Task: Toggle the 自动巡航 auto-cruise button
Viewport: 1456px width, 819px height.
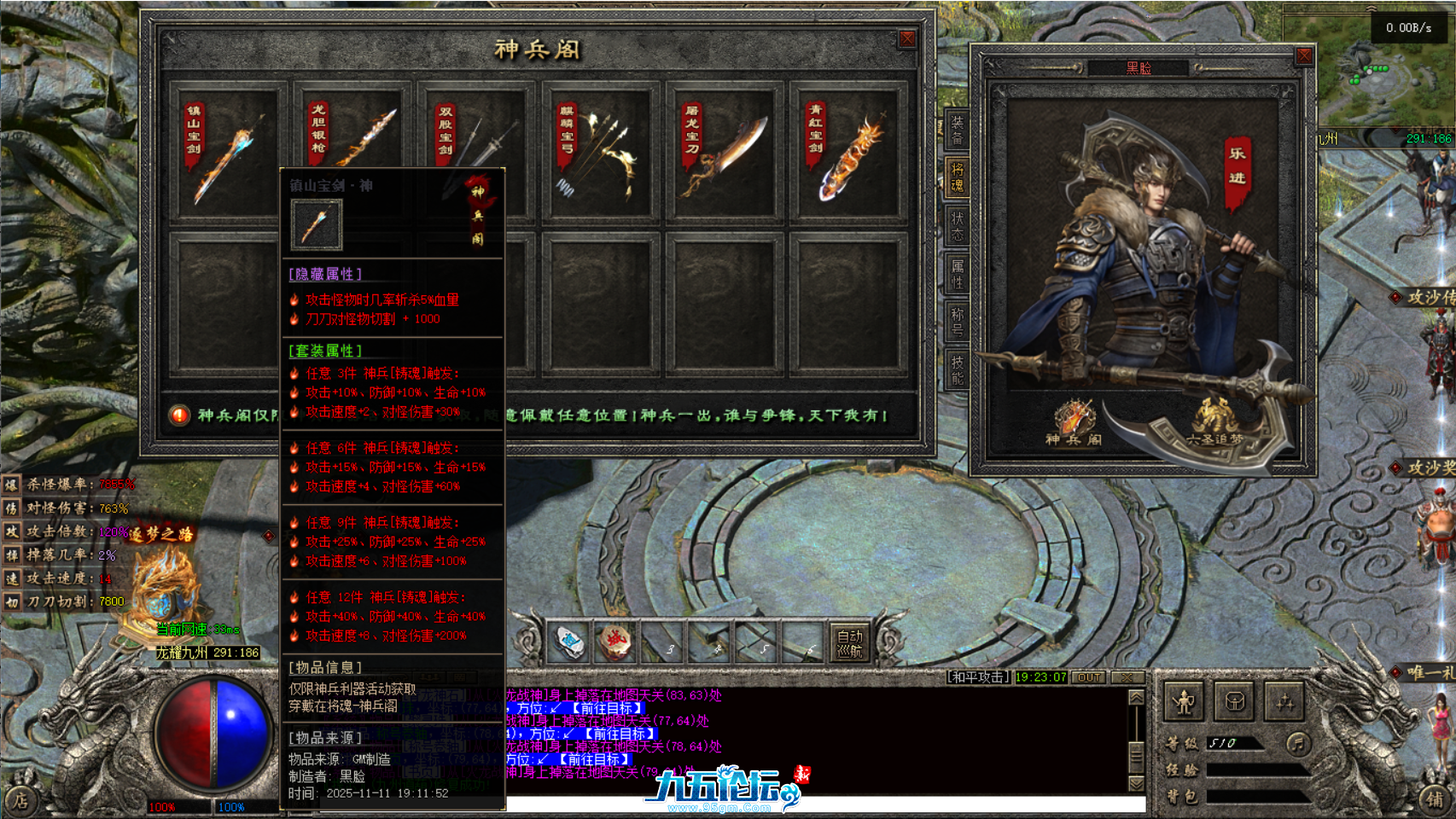Action: pyautogui.click(x=849, y=643)
